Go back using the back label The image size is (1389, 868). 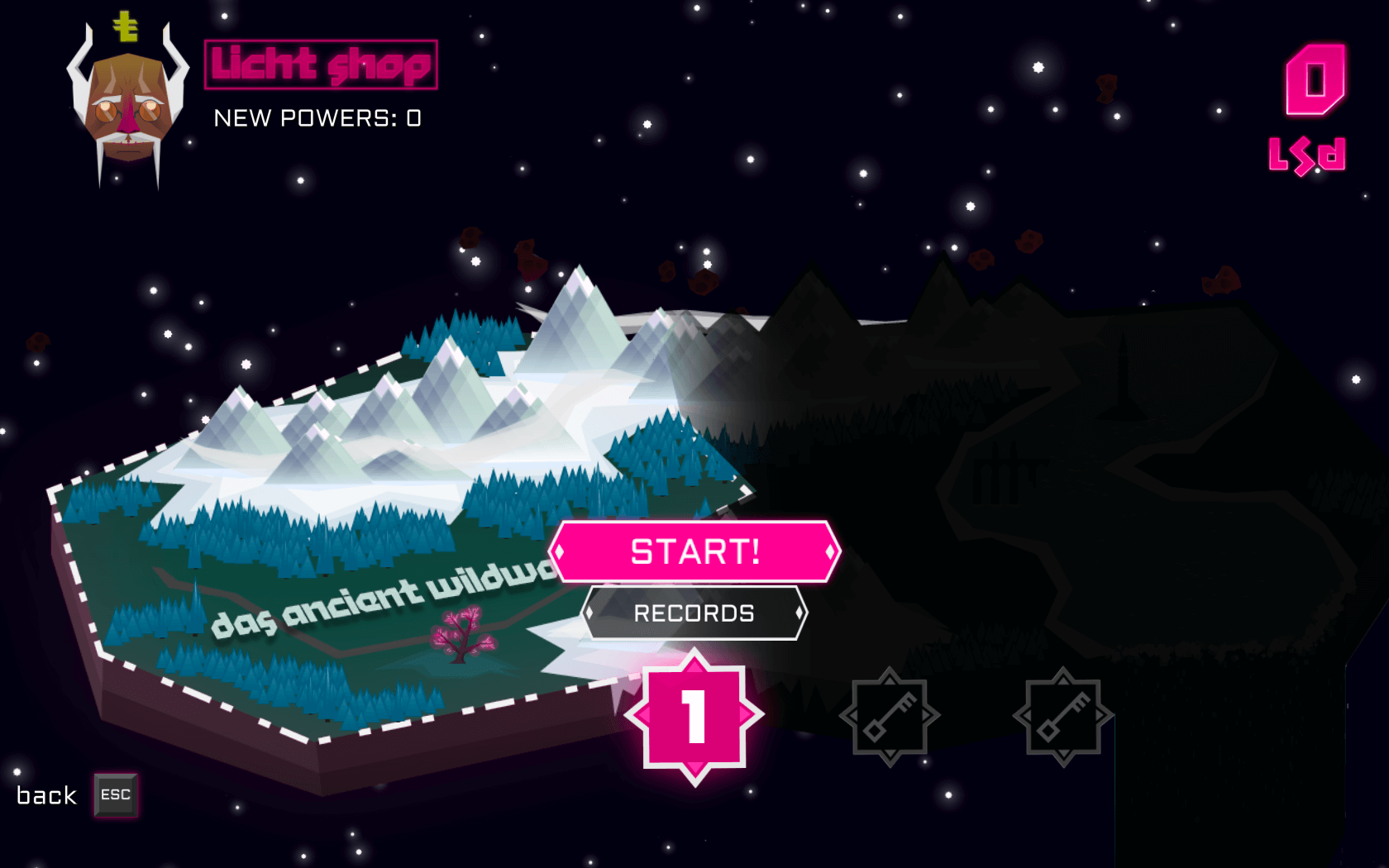[x=47, y=795]
